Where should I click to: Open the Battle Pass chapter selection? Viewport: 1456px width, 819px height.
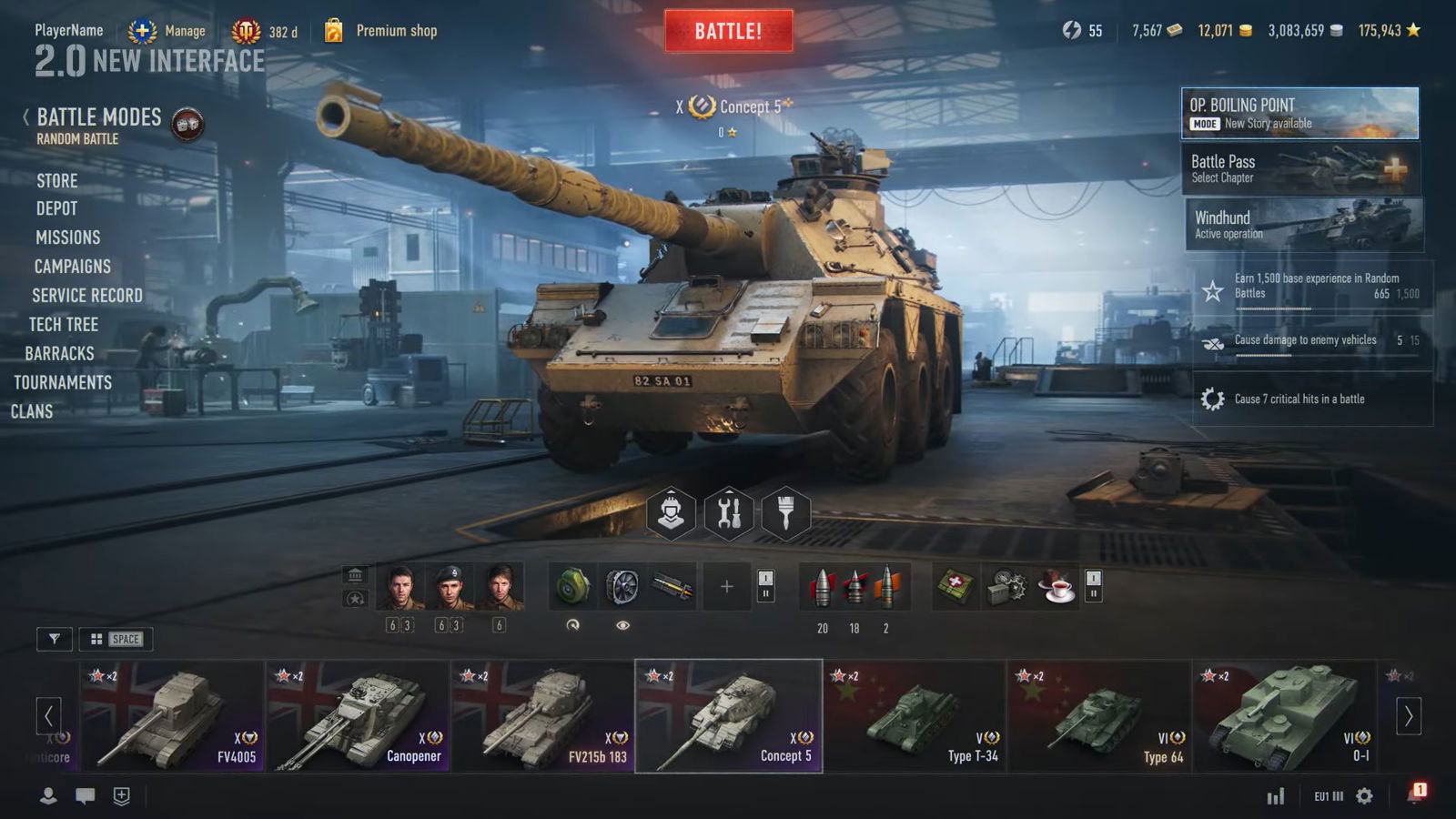pos(1299,169)
